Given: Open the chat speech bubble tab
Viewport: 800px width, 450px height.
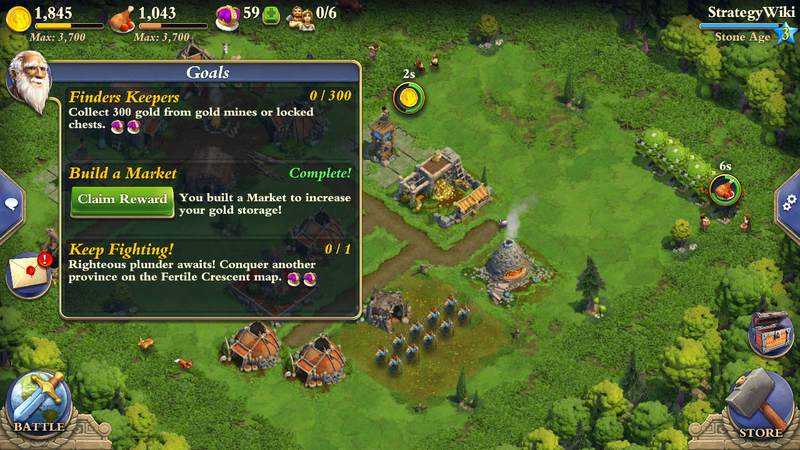Looking at the screenshot, I should 11,203.
